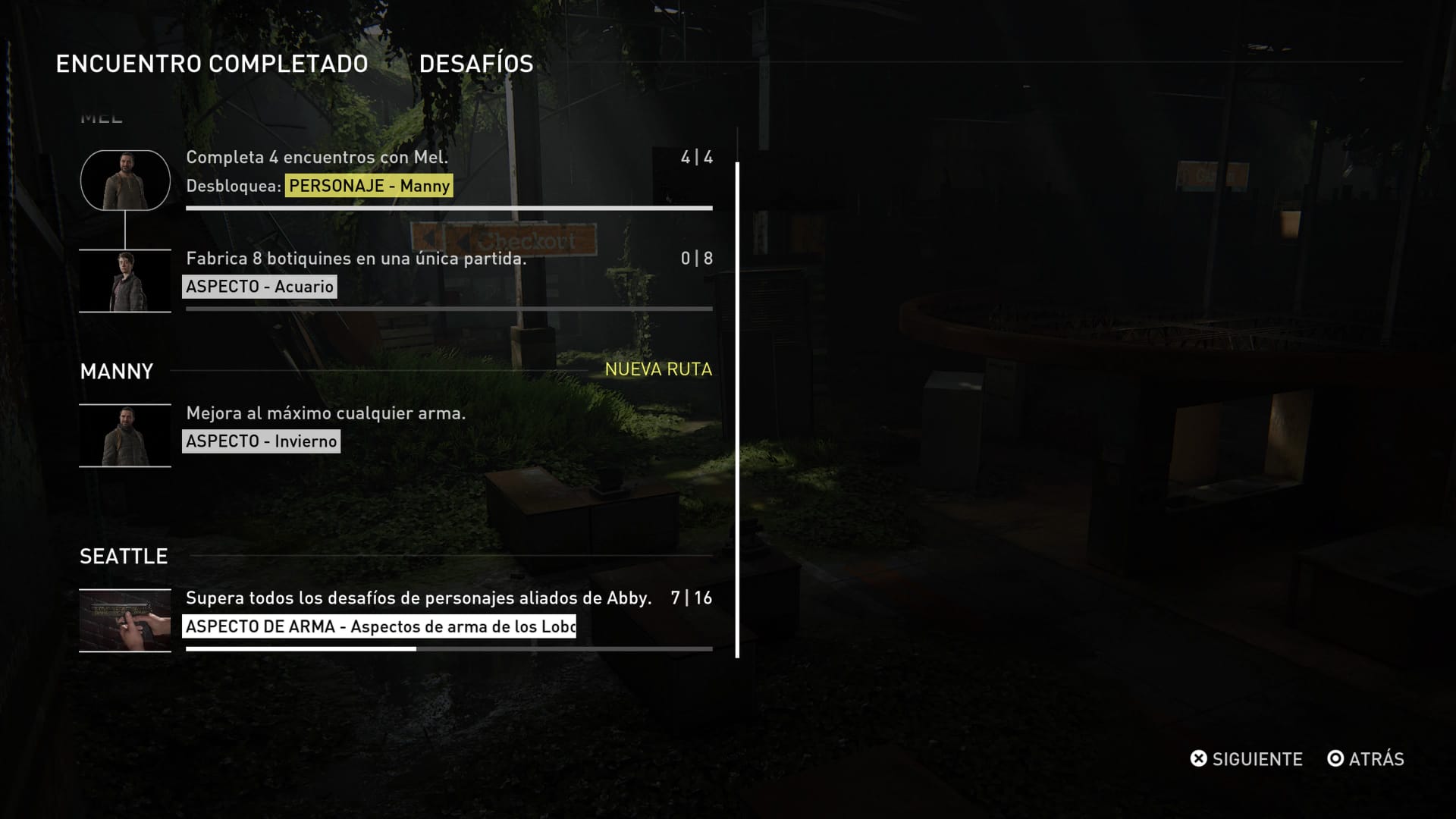The image size is (1456, 819).
Task: Click the ASPECTO - Acuario reward tag
Action: (259, 287)
